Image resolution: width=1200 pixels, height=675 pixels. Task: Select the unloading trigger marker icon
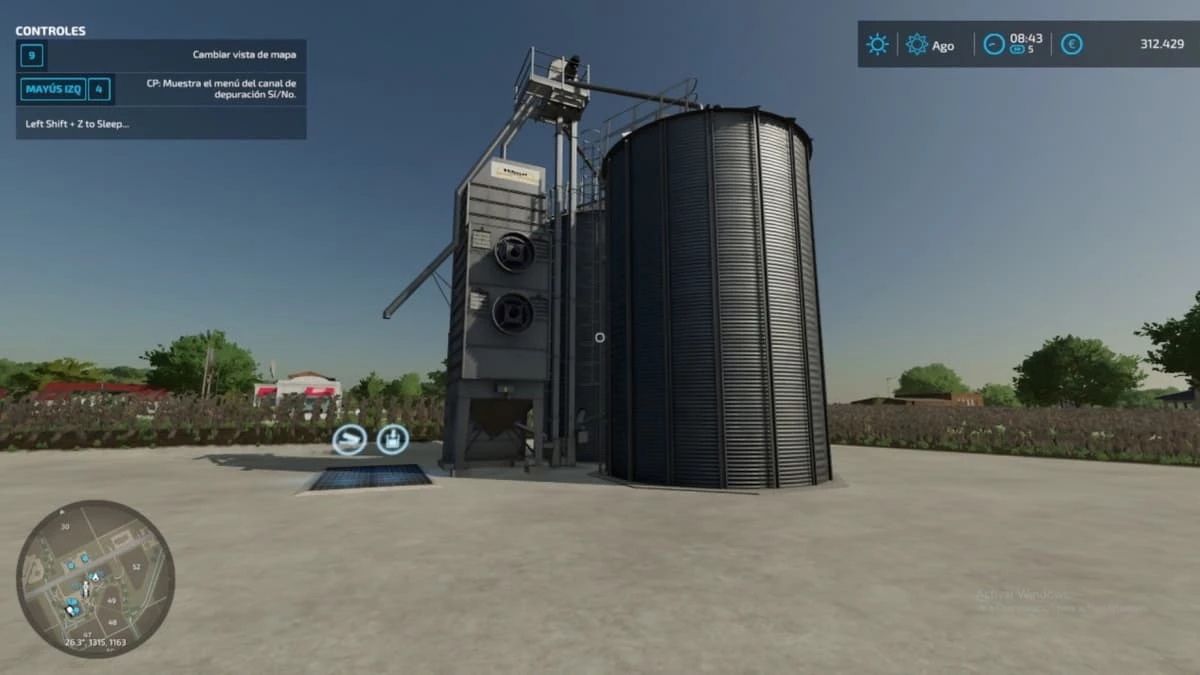[x=349, y=439]
